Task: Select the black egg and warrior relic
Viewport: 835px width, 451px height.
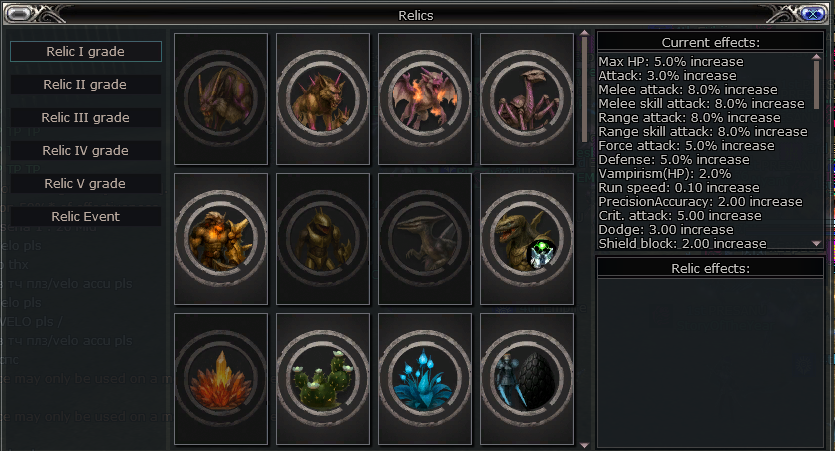Action: [x=527, y=379]
